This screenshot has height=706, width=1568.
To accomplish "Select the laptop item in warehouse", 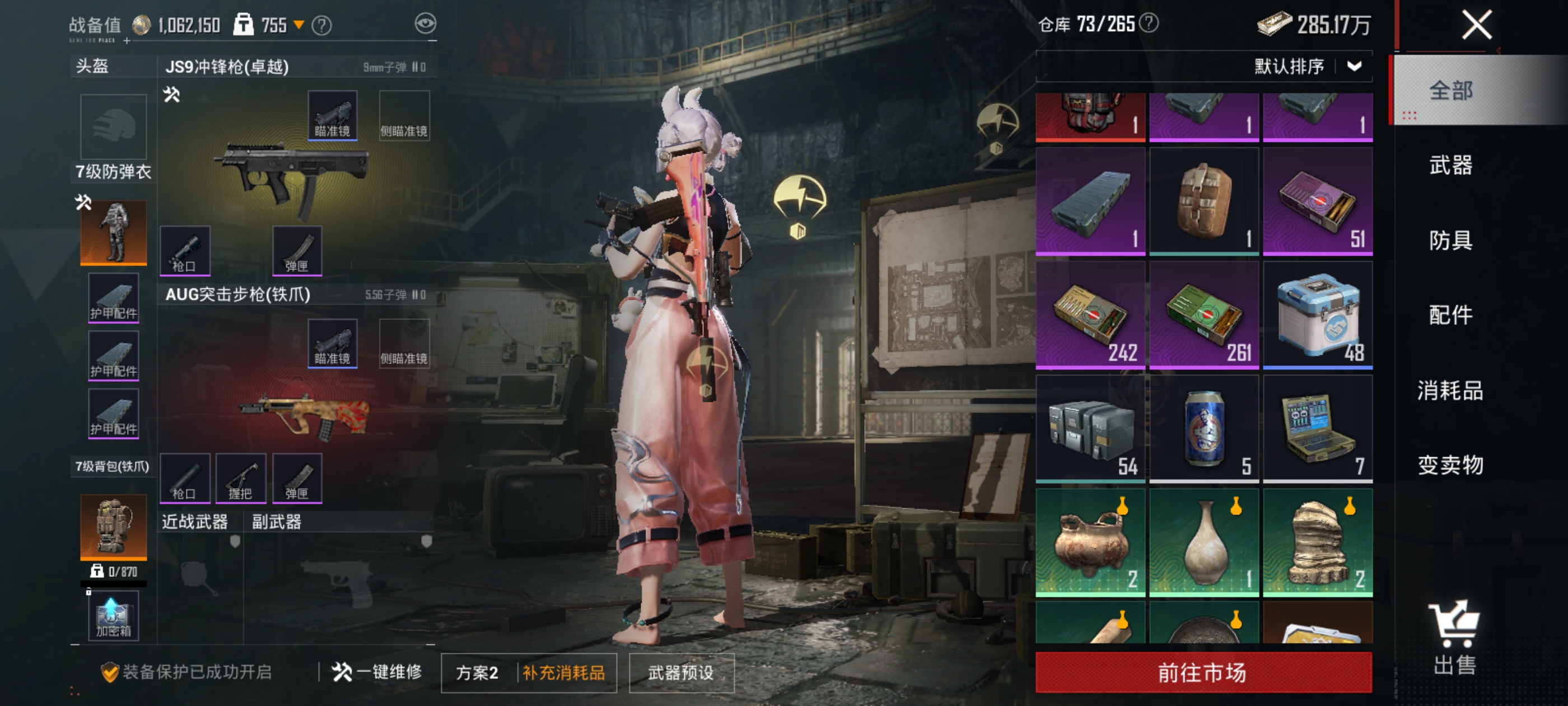I will [1317, 429].
